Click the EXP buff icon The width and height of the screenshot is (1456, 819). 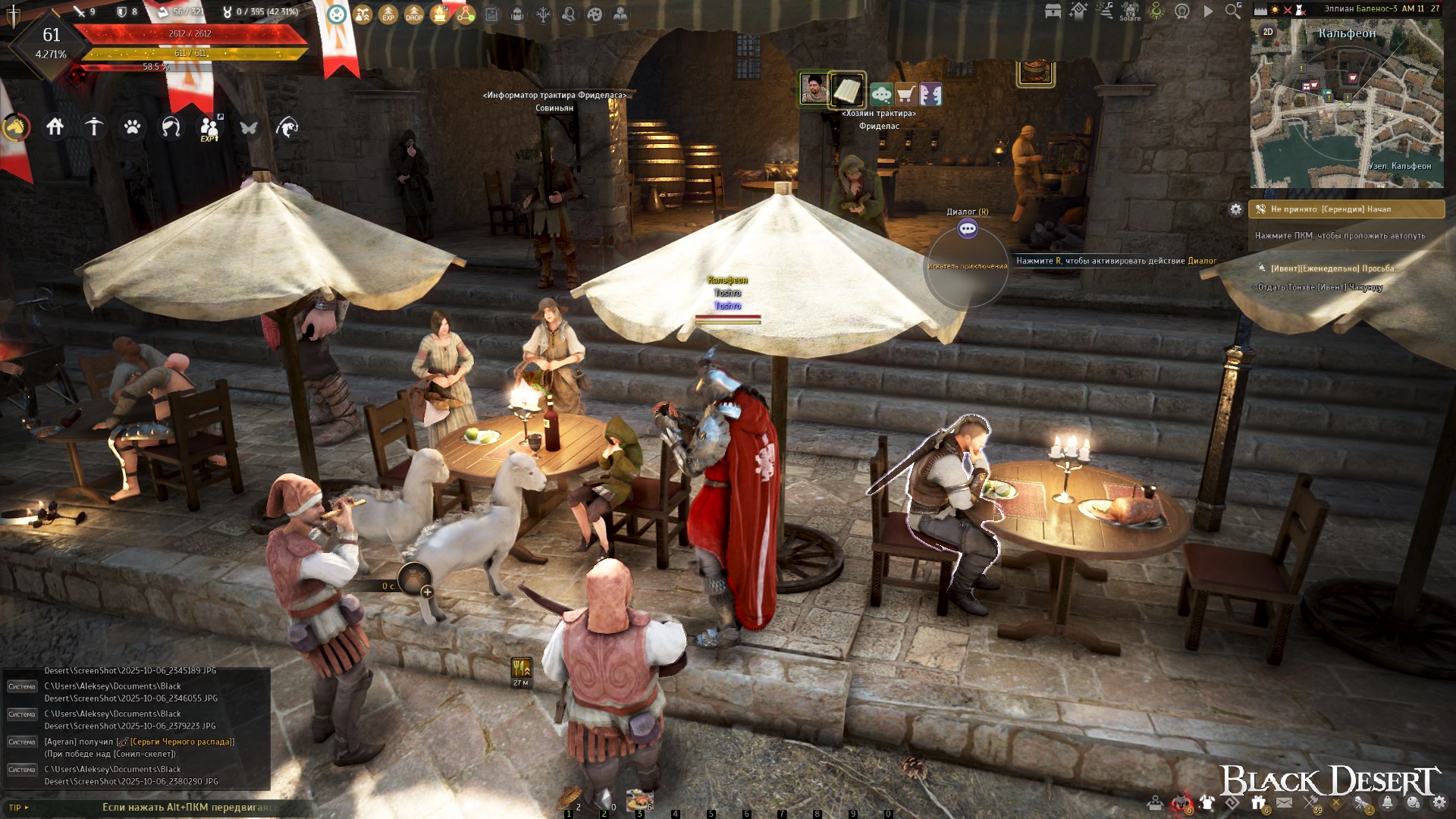click(x=388, y=14)
